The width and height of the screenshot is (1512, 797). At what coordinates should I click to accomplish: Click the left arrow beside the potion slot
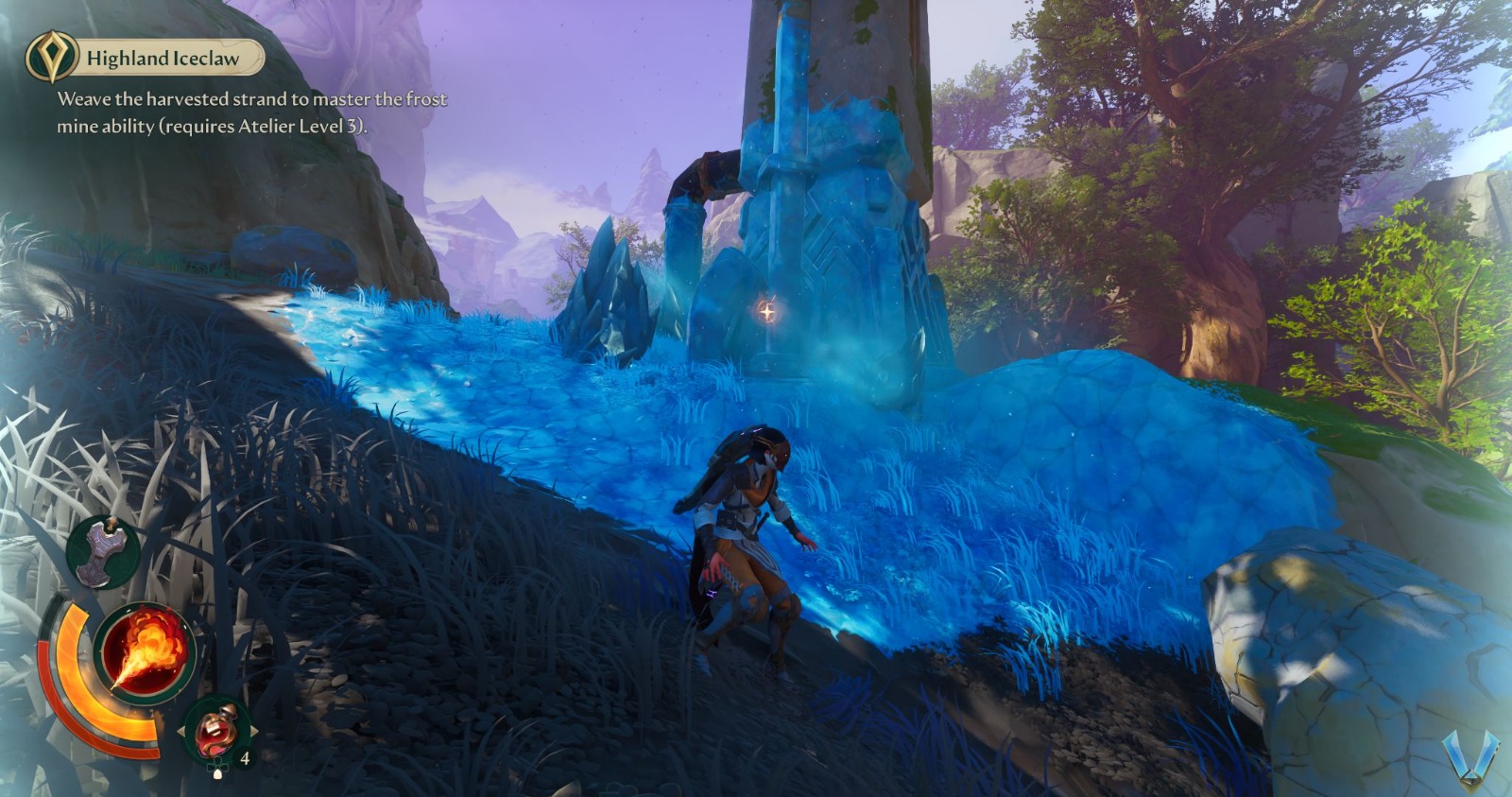tap(183, 730)
